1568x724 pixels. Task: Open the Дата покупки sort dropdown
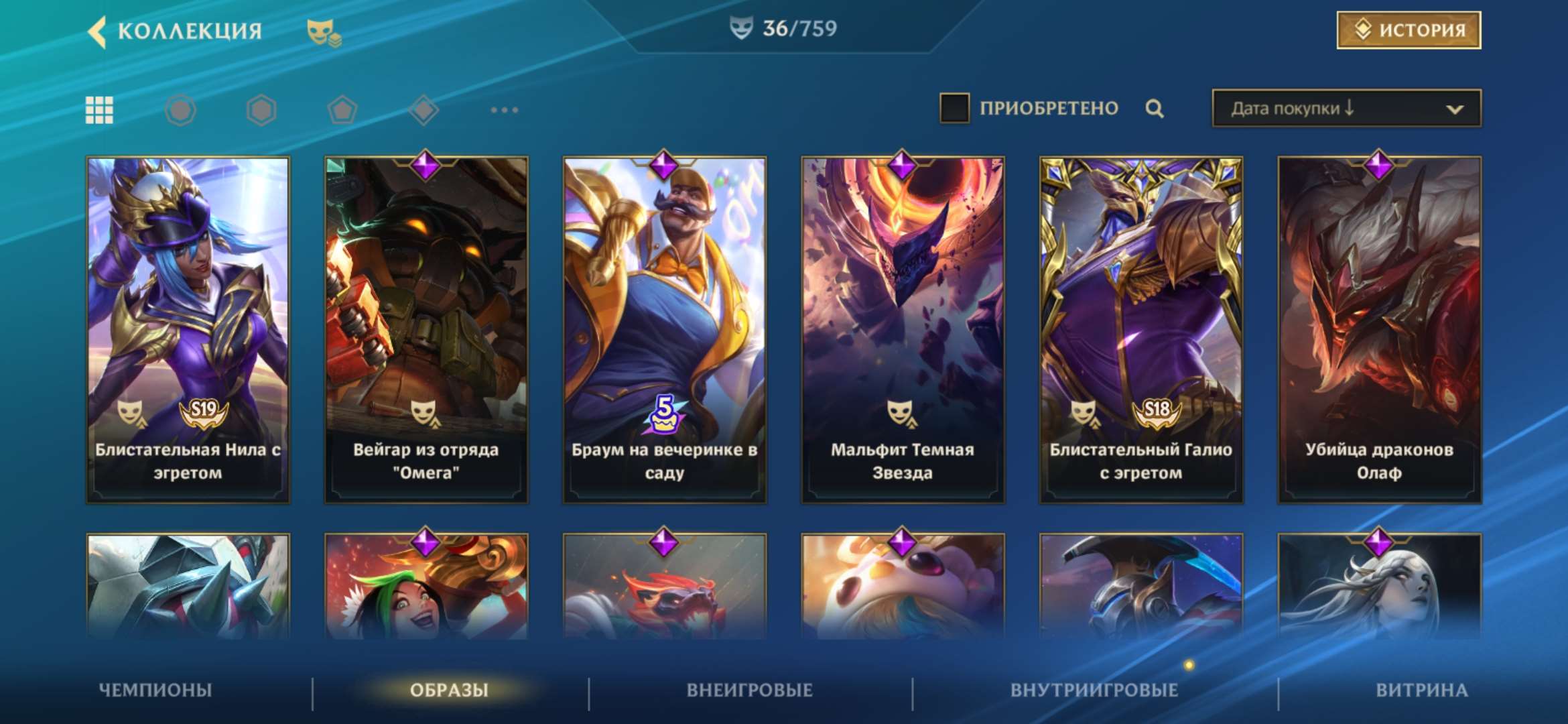(x=1344, y=107)
